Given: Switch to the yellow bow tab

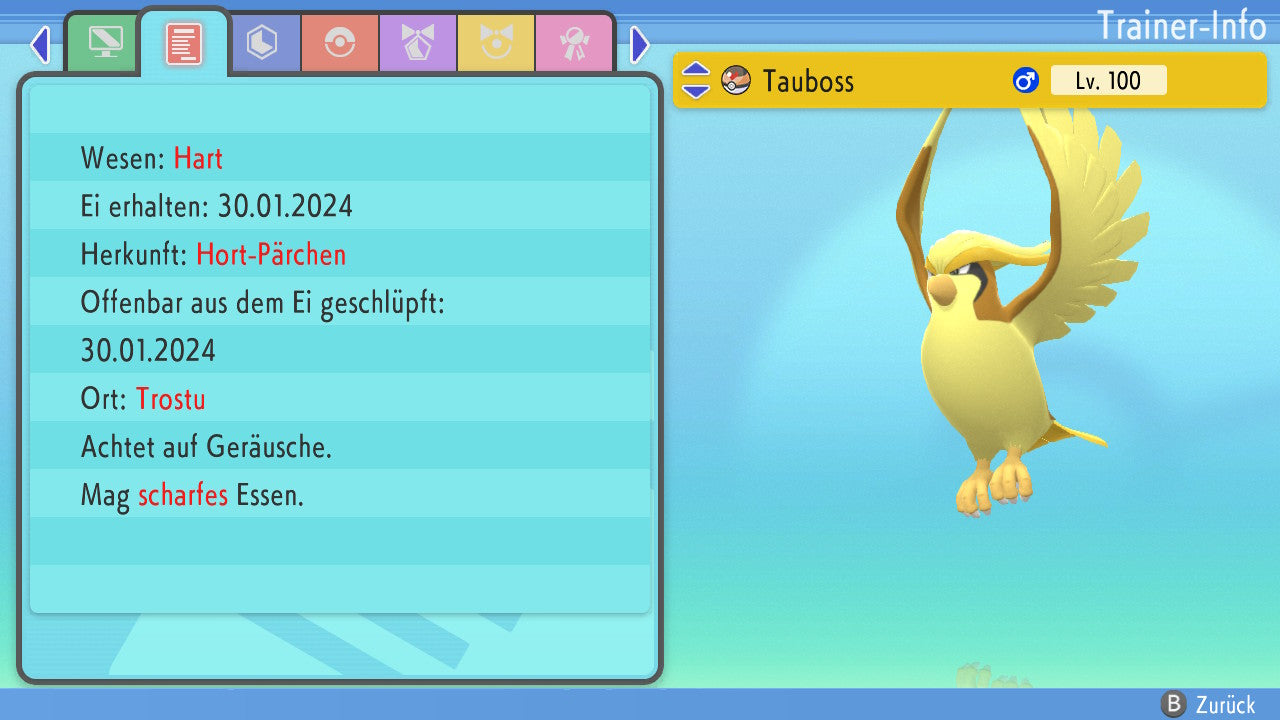Looking at the screenshot, I should click(x=496, y=43).
